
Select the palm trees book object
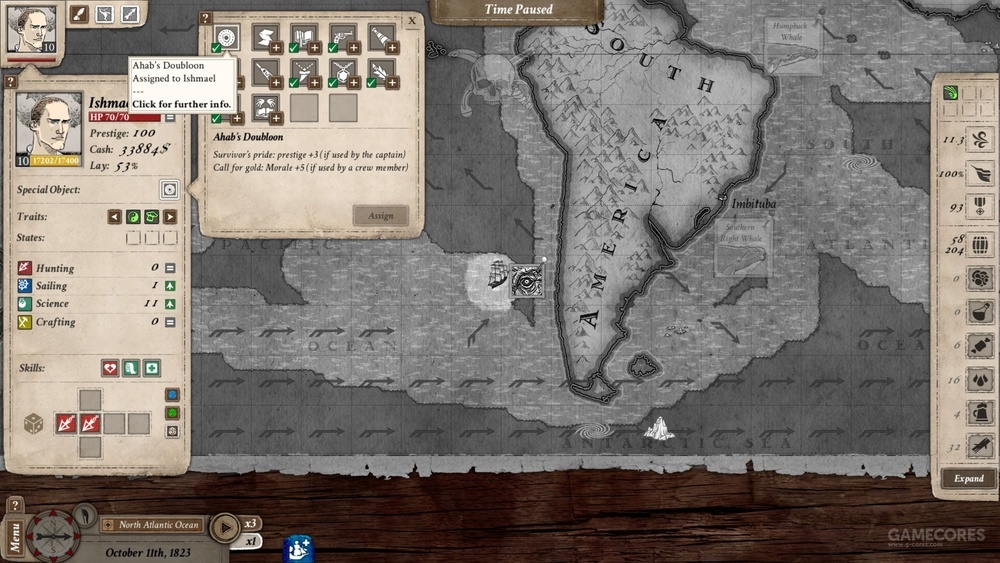(265, 107)
